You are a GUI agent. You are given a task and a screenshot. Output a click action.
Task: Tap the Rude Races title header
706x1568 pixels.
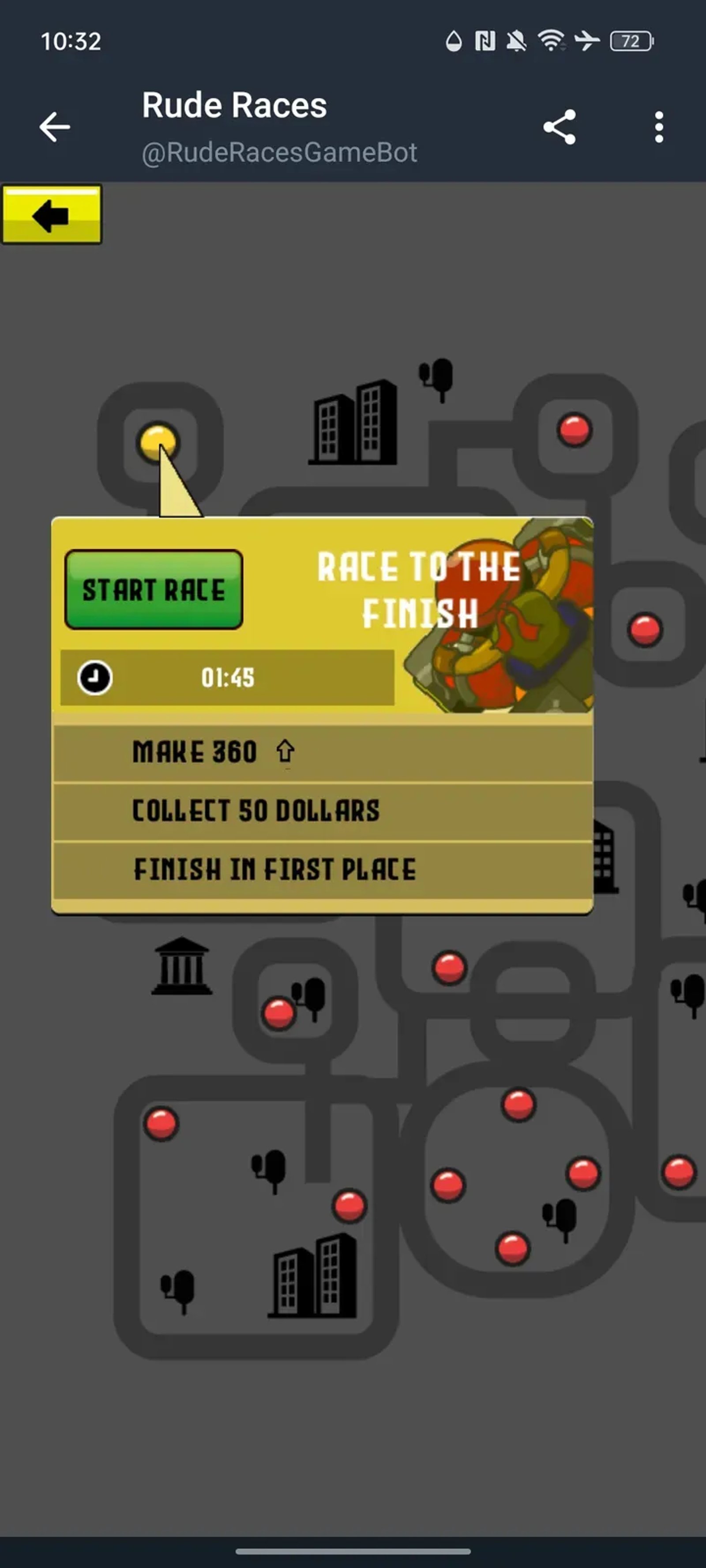(234, 104)
